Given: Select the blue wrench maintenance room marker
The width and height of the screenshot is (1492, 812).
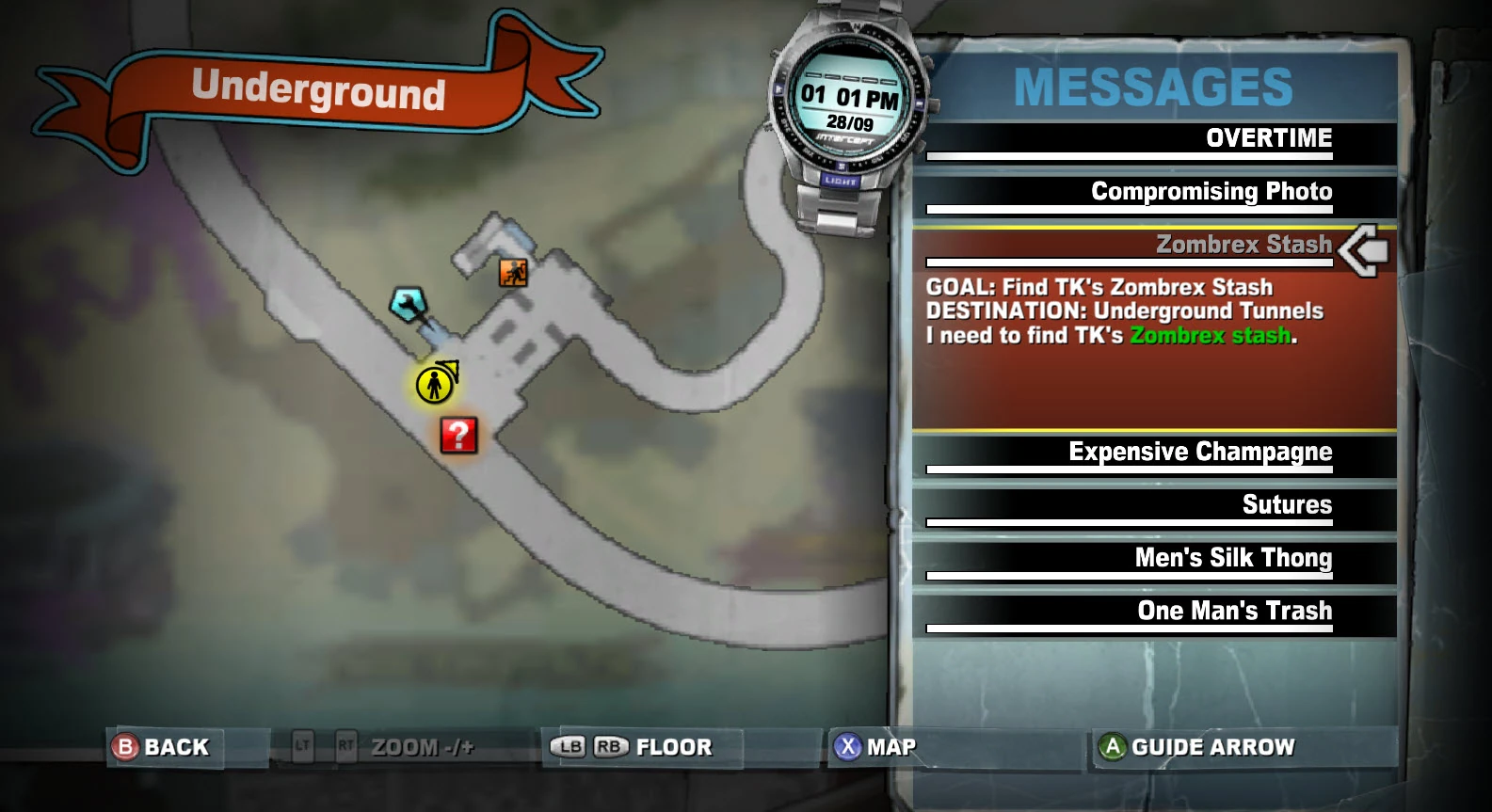Looking at the screenshot, I should [x=409, y=304].
